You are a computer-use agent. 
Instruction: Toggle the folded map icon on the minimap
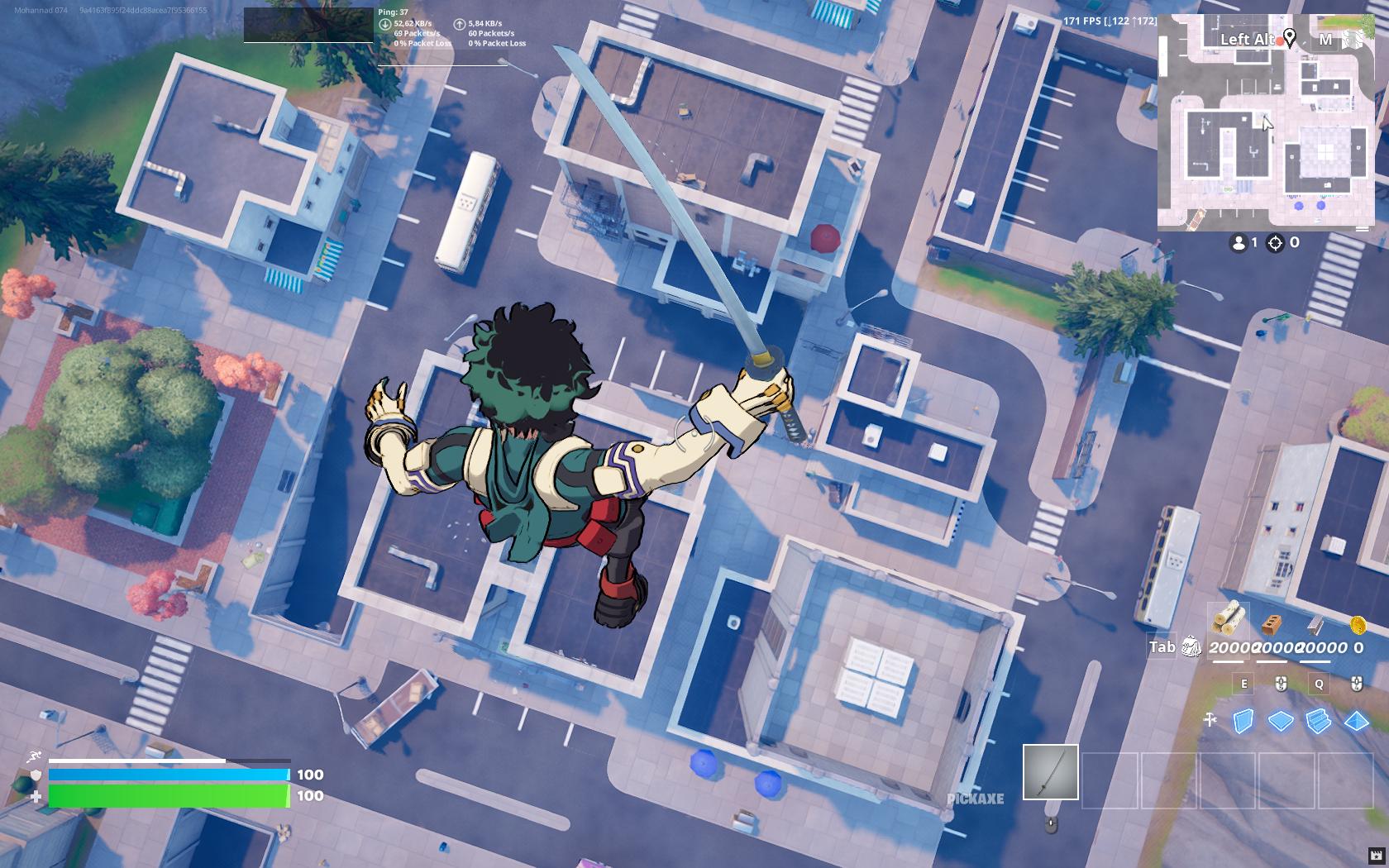pyautogui.click(x=1352, y=41)
